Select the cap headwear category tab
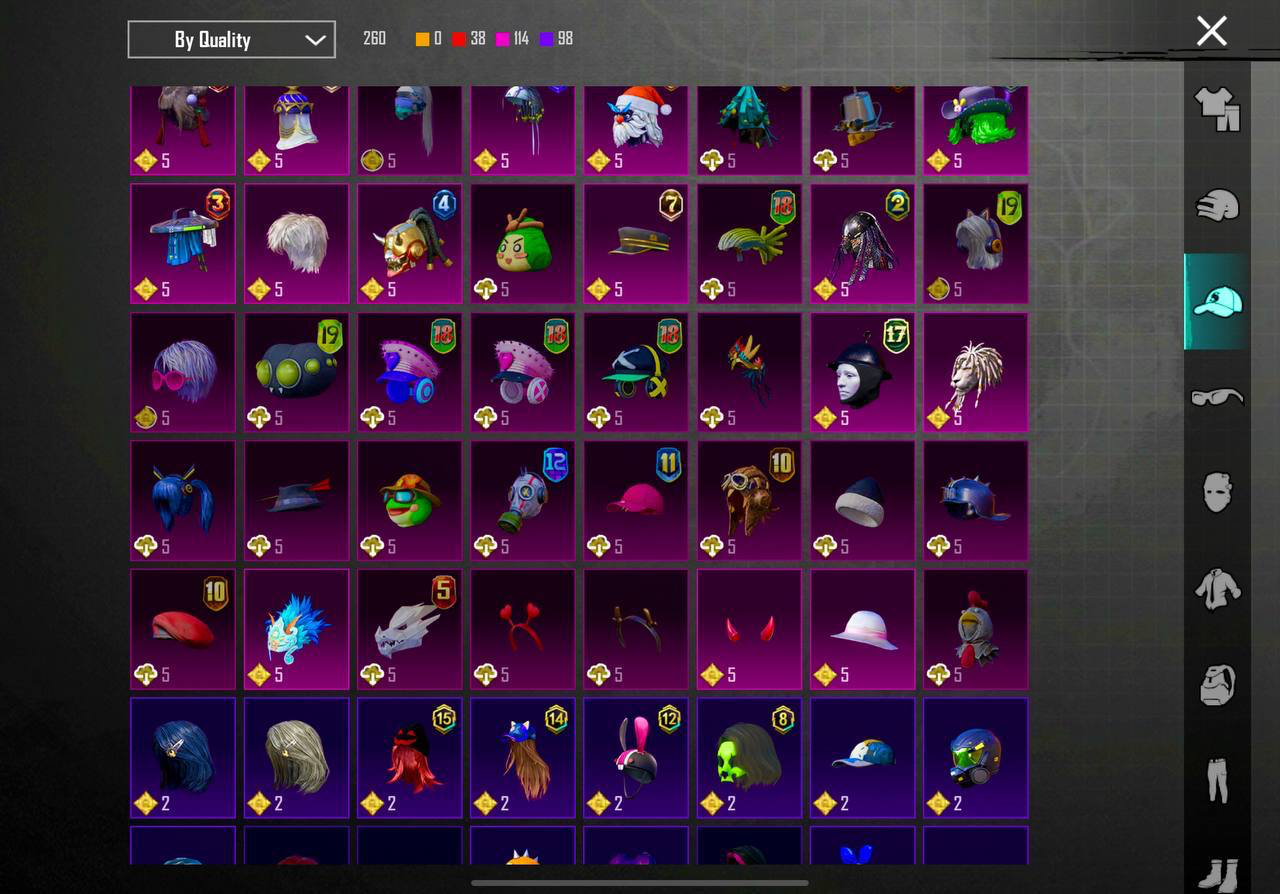Screen dimensions: 1280x894 1217,301
